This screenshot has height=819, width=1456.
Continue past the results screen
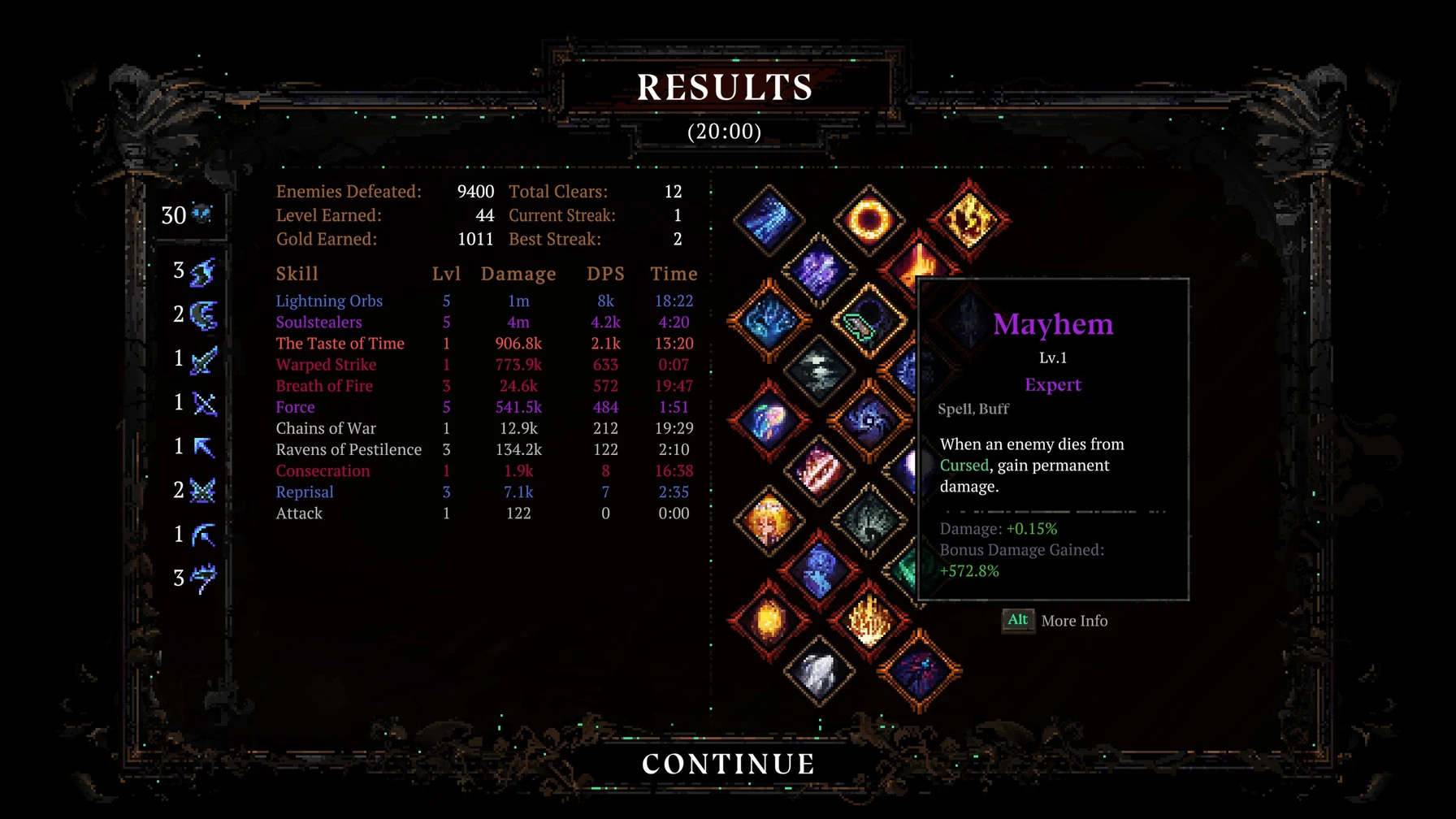click(728, 764)
